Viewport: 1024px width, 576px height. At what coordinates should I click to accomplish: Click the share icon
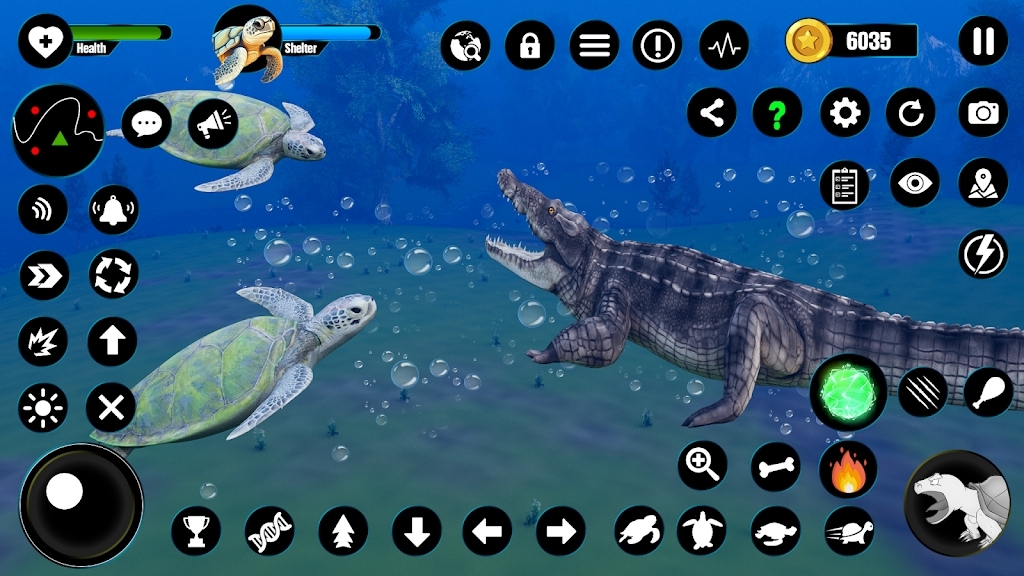click(x=711, y=113)
